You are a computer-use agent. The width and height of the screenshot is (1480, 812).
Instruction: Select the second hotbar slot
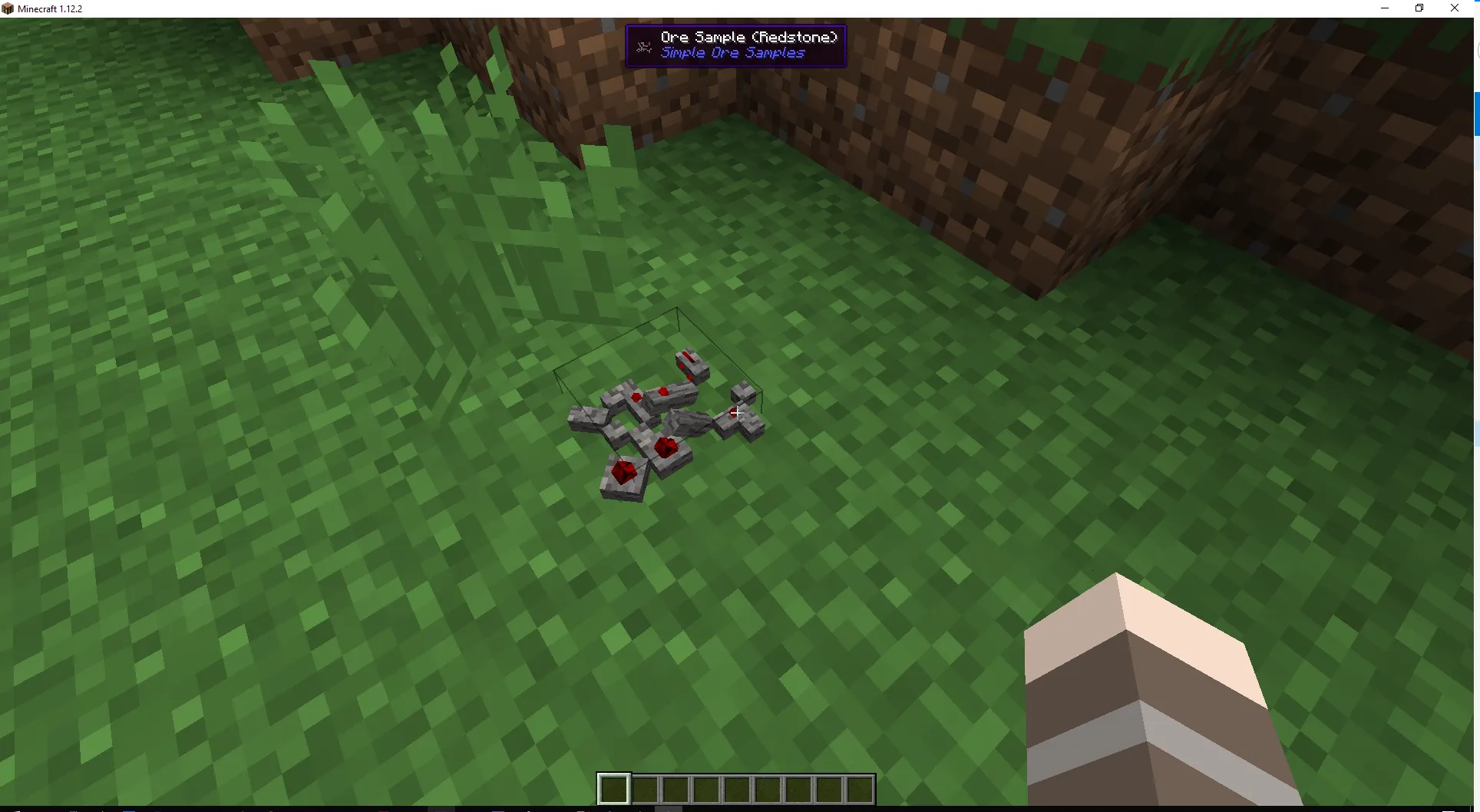[x=644, y=788]
